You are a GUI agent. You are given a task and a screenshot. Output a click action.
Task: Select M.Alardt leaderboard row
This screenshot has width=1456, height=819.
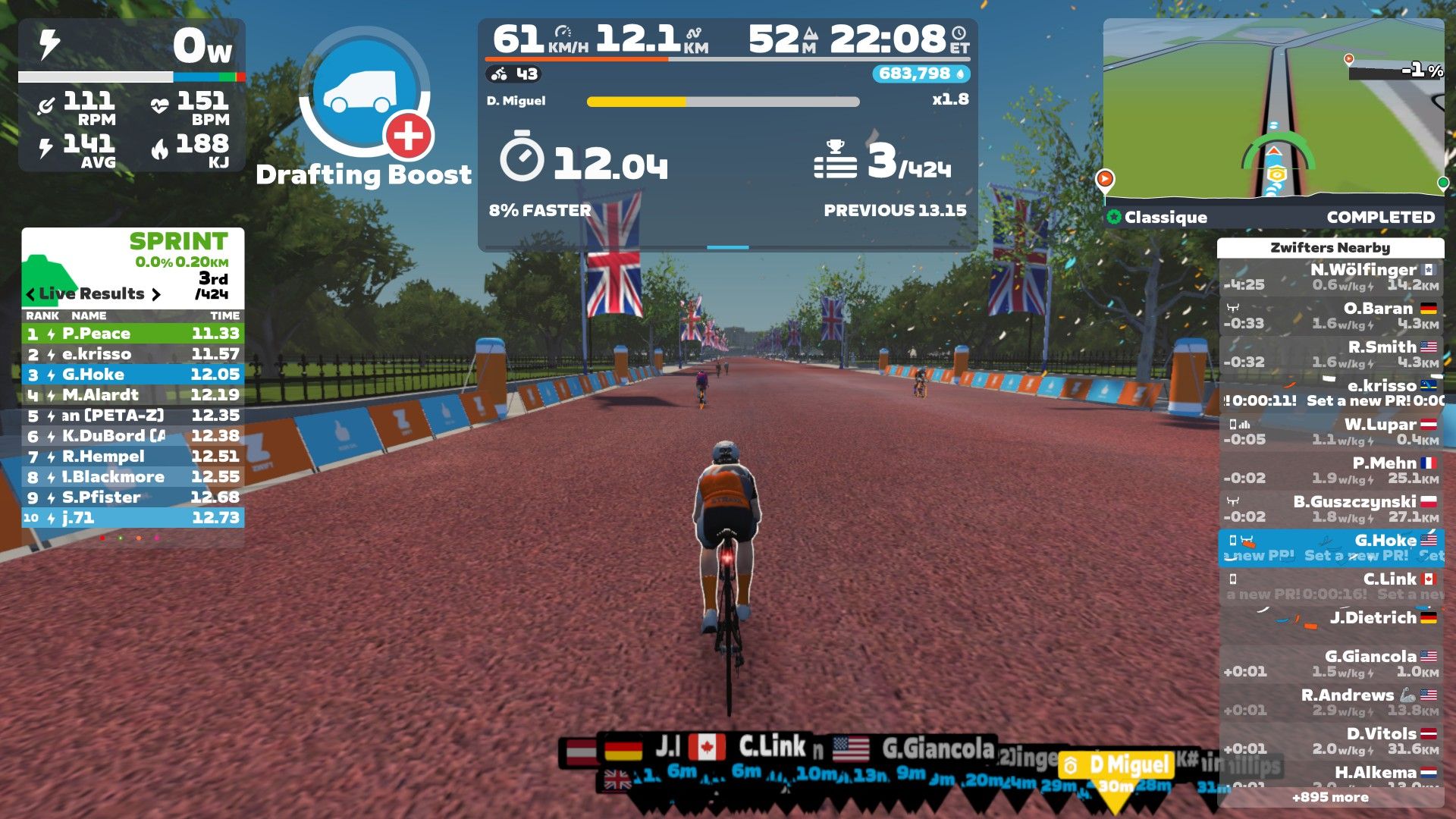click(133, 395)
